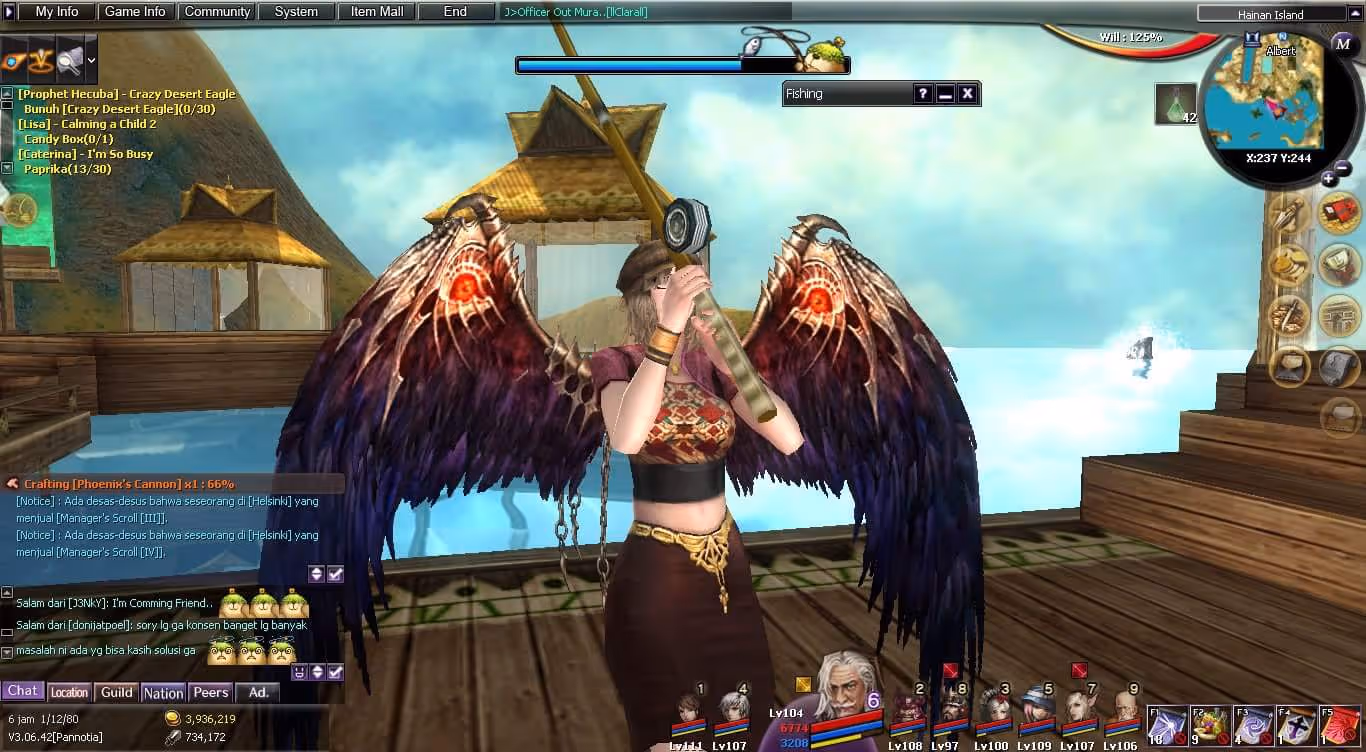The height and width of the screenshot is (752, 1366).
Task: Zoom in the minimap with plus button
Action: click(x=1328, y=179)
